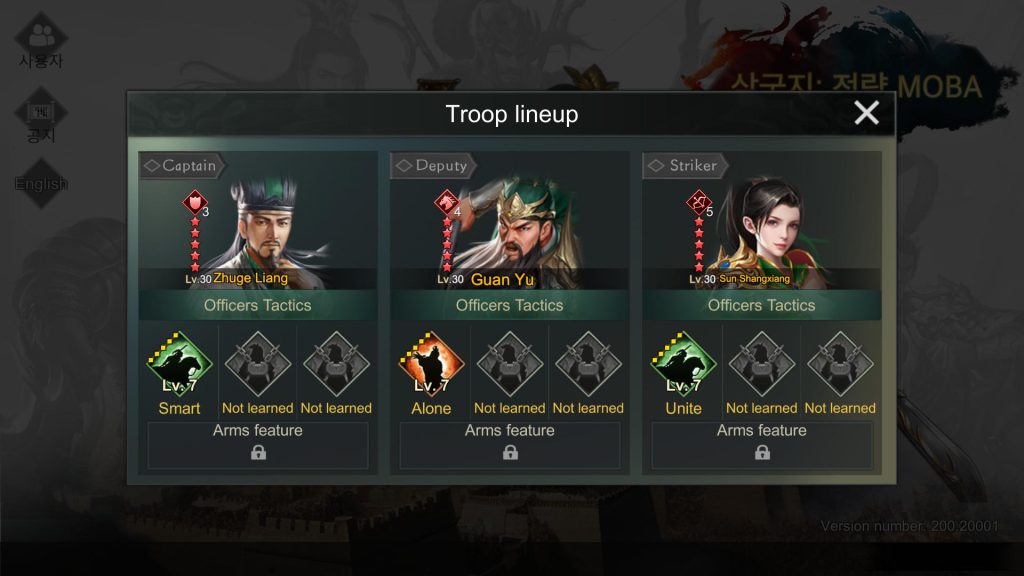Close the Troop lineup window
The image size is (1024, 576).
point(866,113)
